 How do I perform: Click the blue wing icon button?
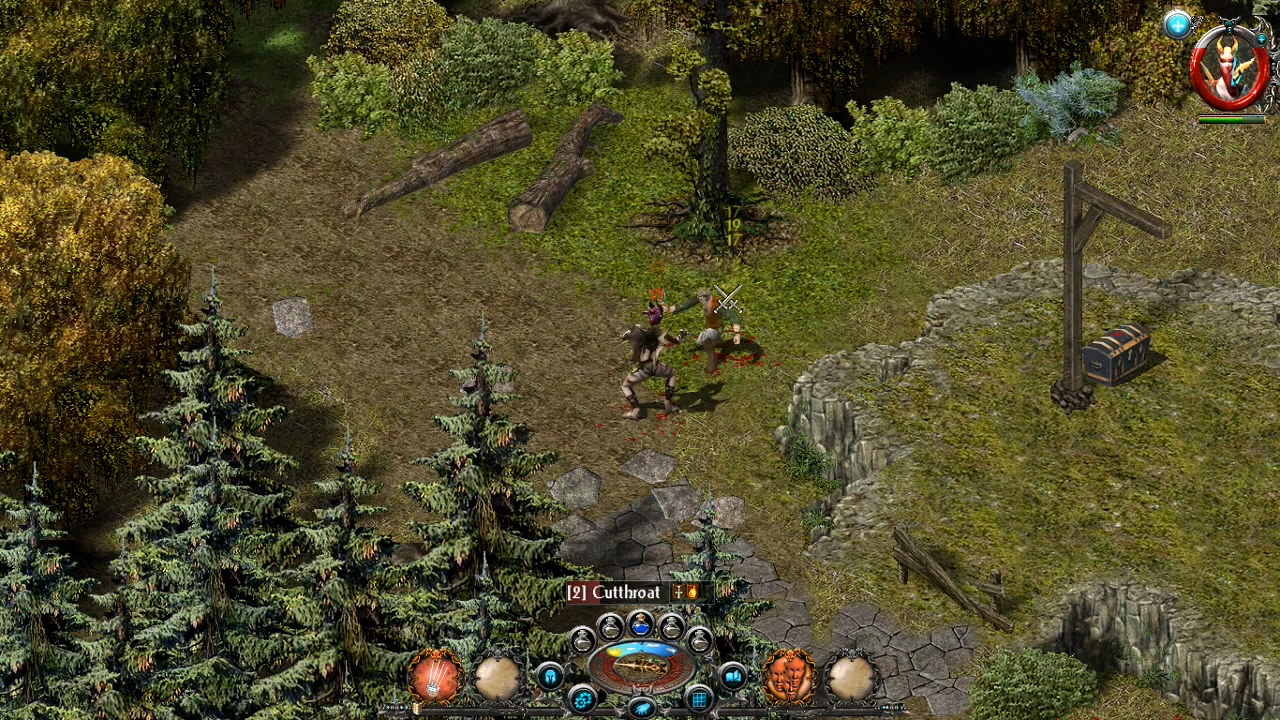tap(641, 708)
